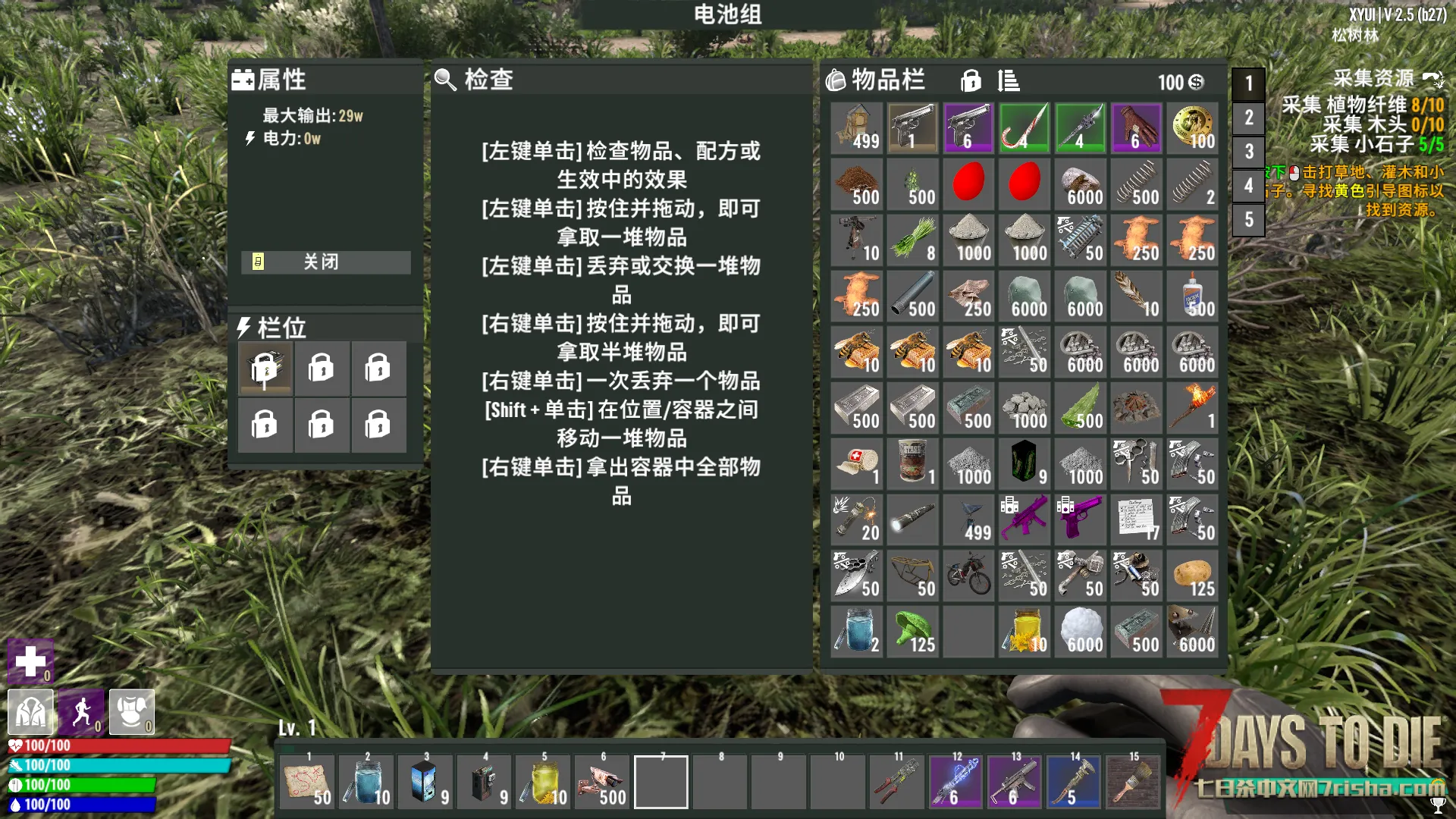Select the glue bottle in inventory

[1192, 296]
